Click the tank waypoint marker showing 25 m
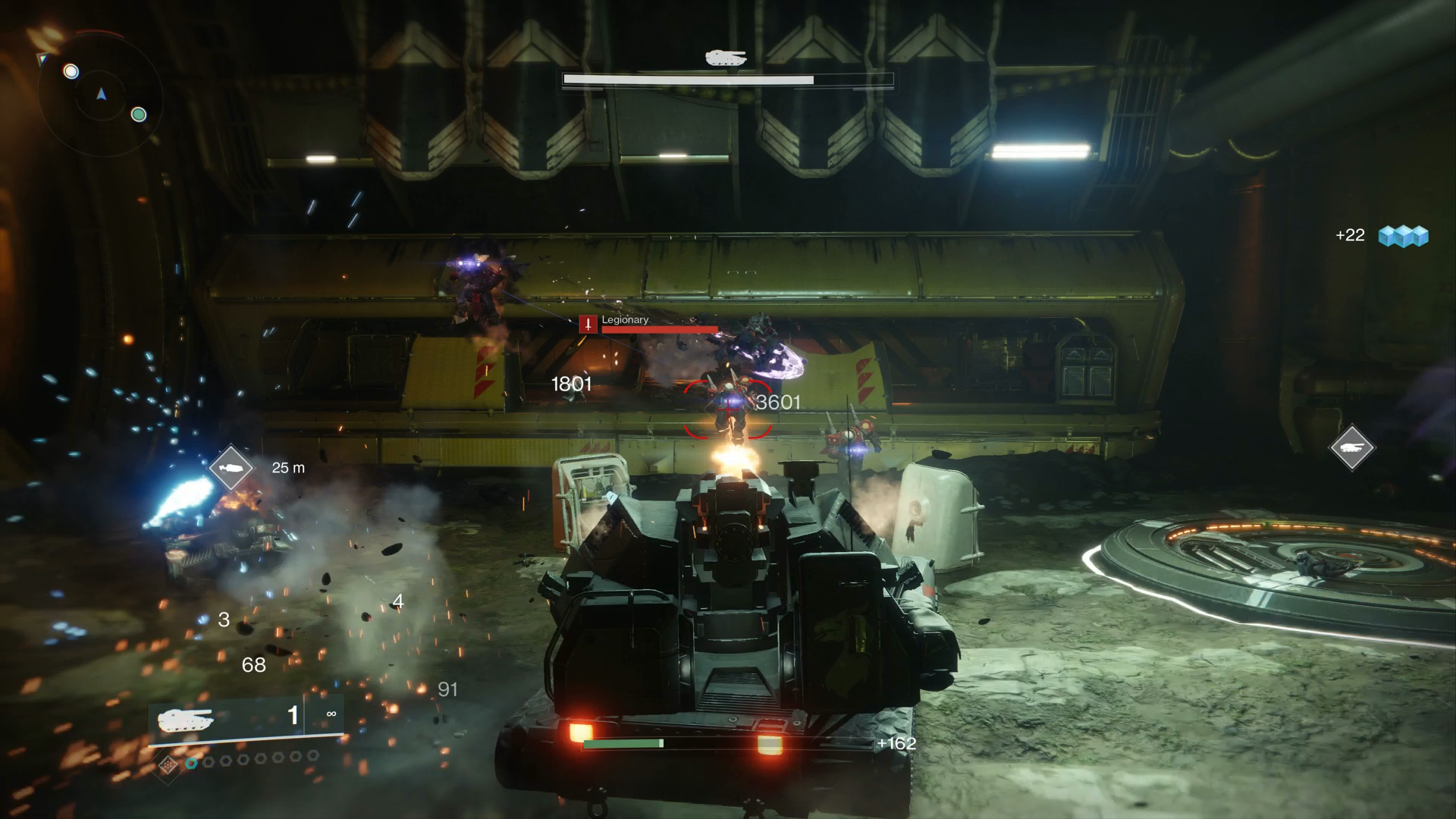 pos(231,468)
